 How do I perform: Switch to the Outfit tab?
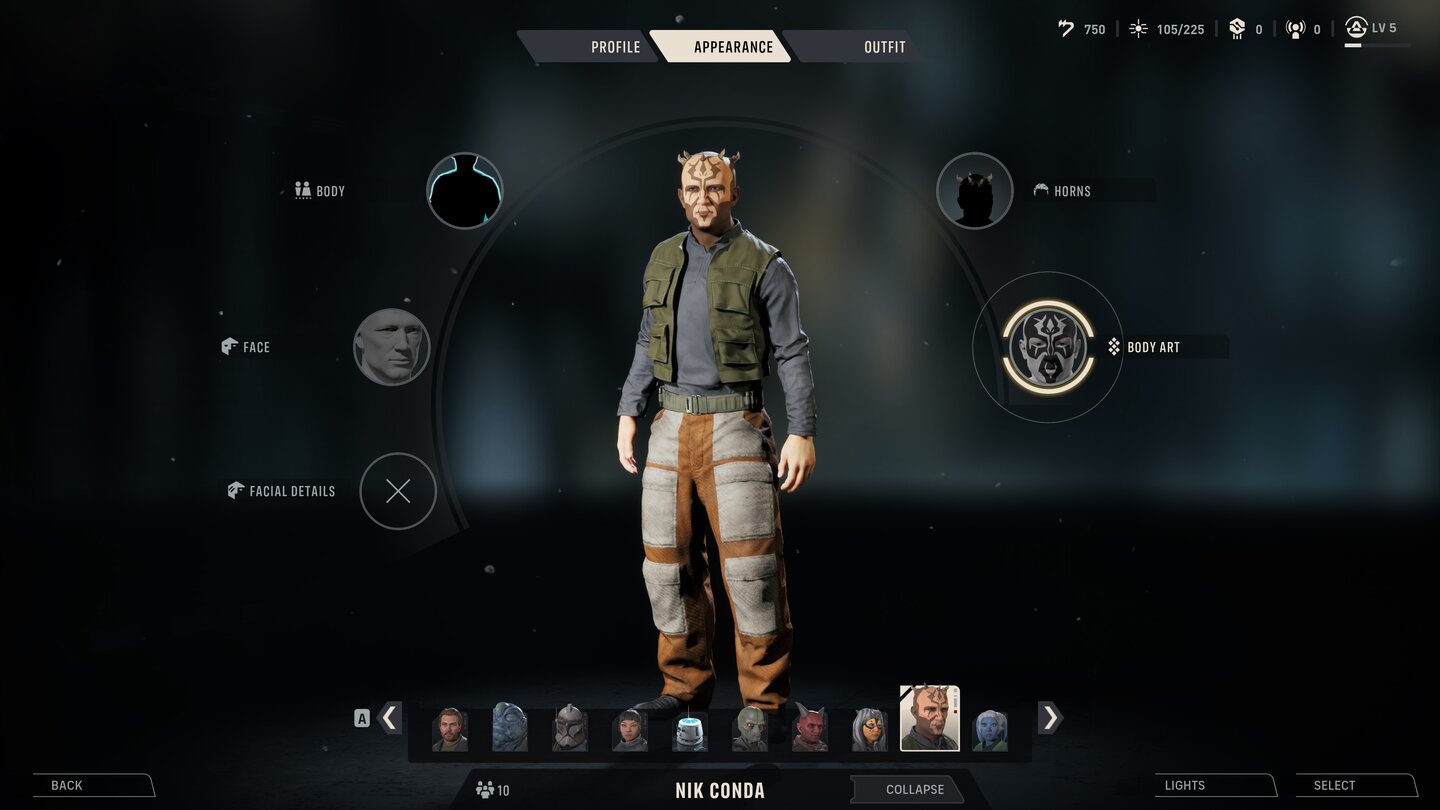pos(884,46)
